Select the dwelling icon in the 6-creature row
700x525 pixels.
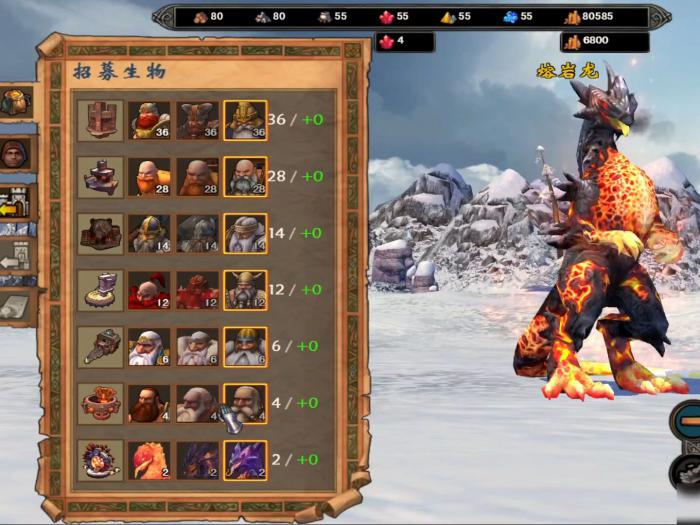click(101, 346)
